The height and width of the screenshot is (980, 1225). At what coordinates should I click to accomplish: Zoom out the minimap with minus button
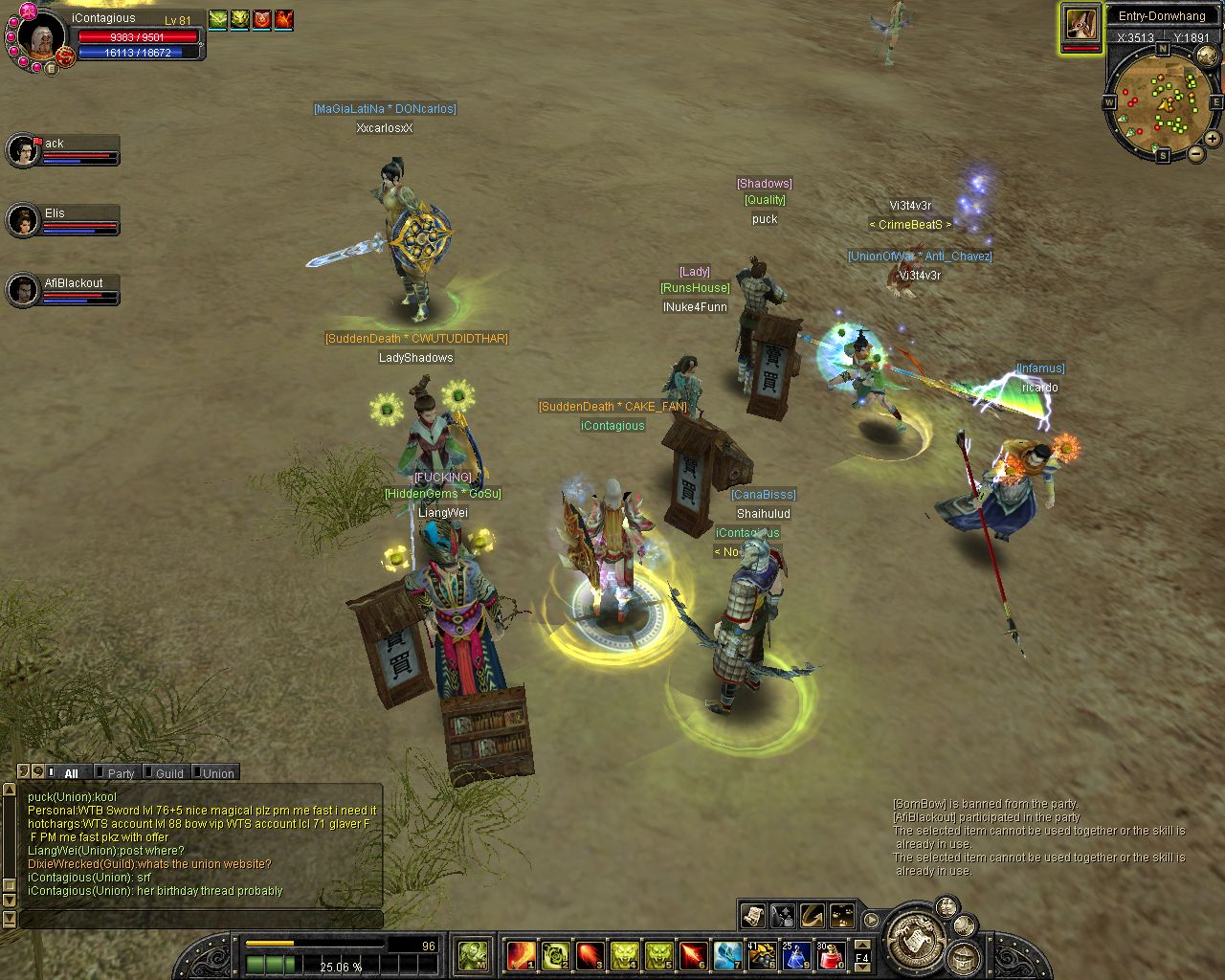point(1195,154)
